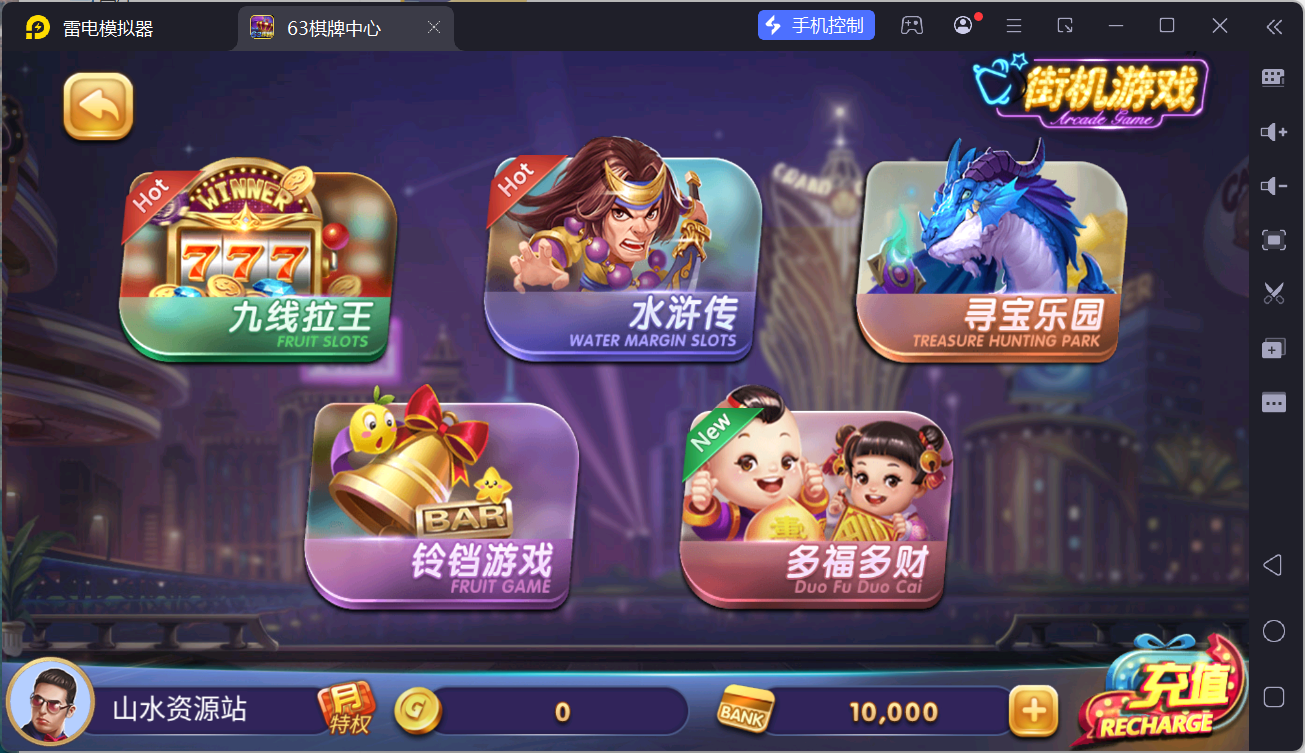Rotate the emulator screen
This screenshot has width=1305, height=753.
click(x=1065, y=24)
